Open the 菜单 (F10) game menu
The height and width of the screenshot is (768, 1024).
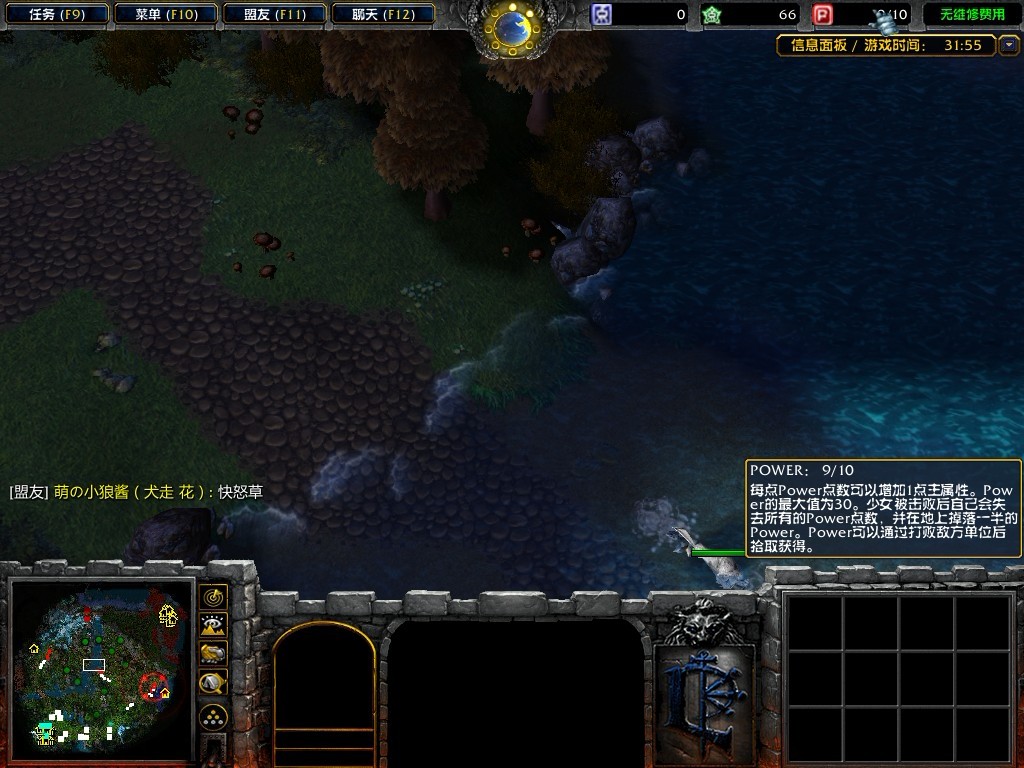coord(165,15)
